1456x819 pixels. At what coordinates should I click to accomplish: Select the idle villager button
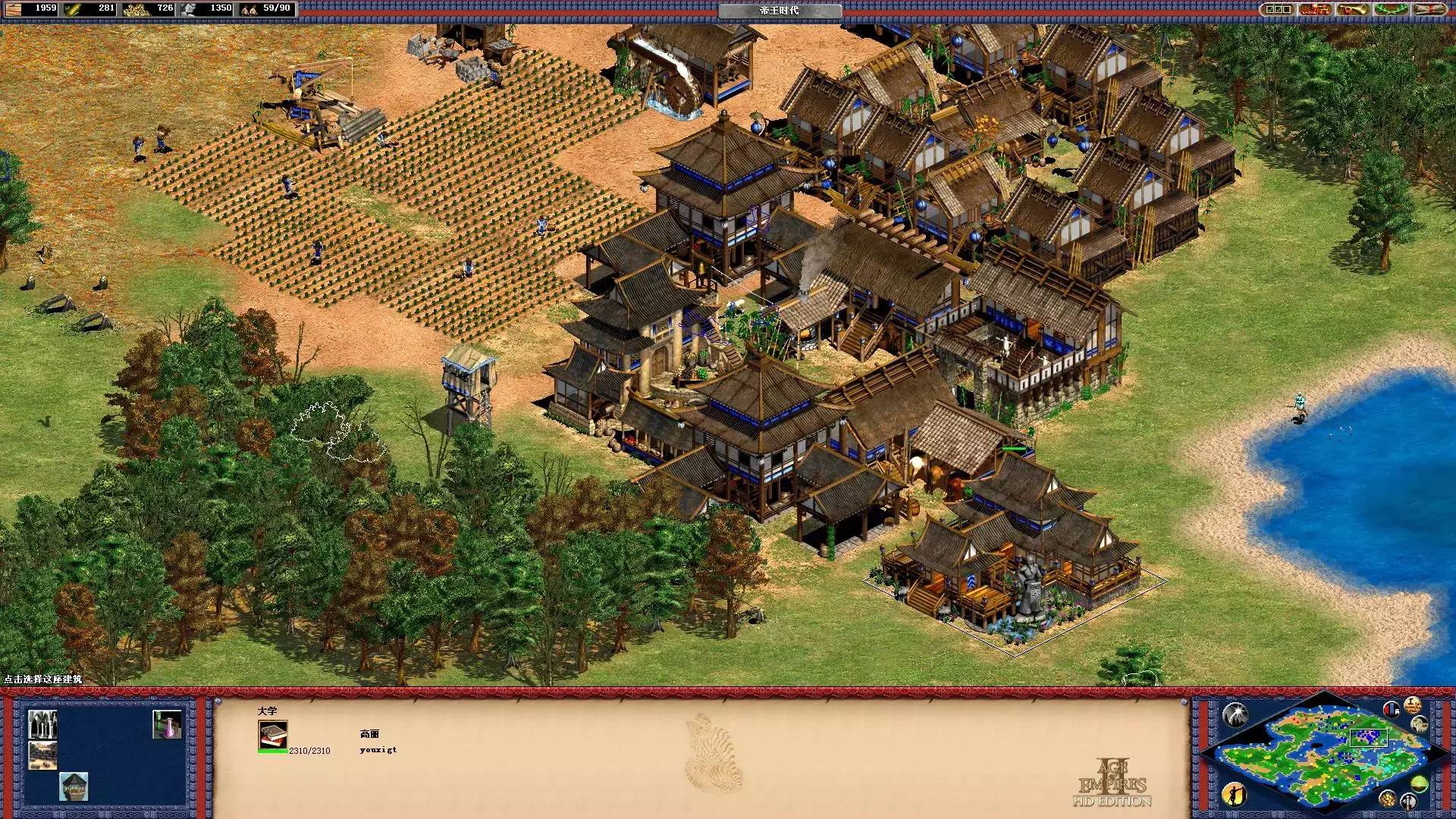tap(1235, 794)
